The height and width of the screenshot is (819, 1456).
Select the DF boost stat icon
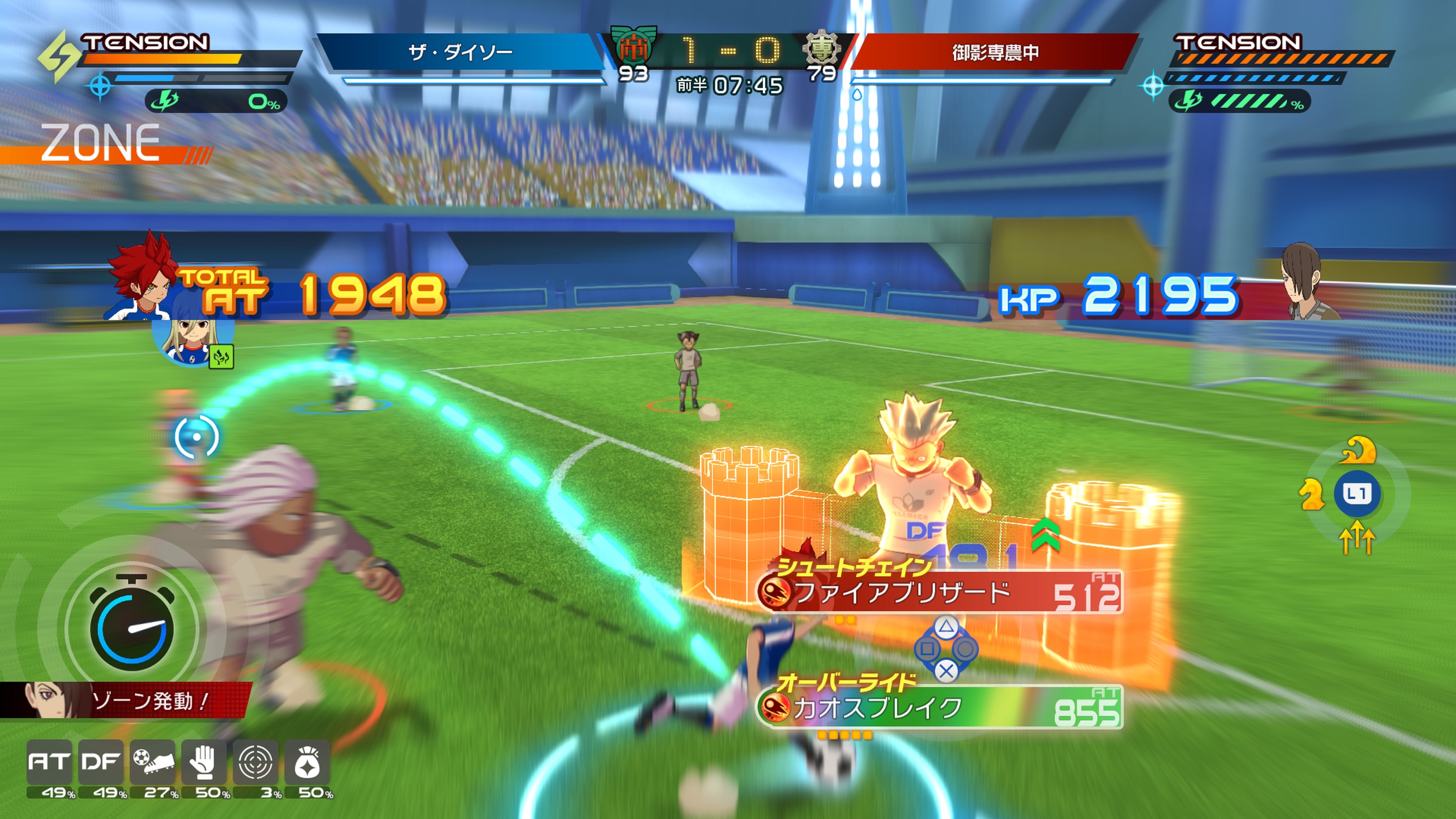tap(100, 761)
